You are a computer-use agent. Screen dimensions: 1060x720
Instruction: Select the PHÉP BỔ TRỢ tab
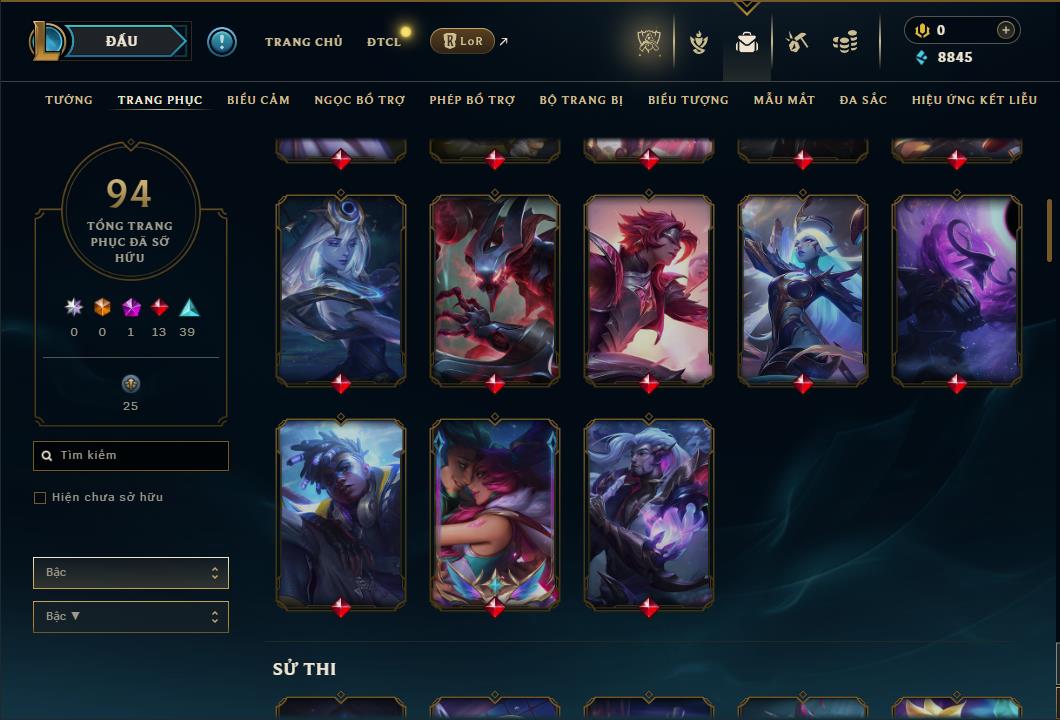(472, 100)
